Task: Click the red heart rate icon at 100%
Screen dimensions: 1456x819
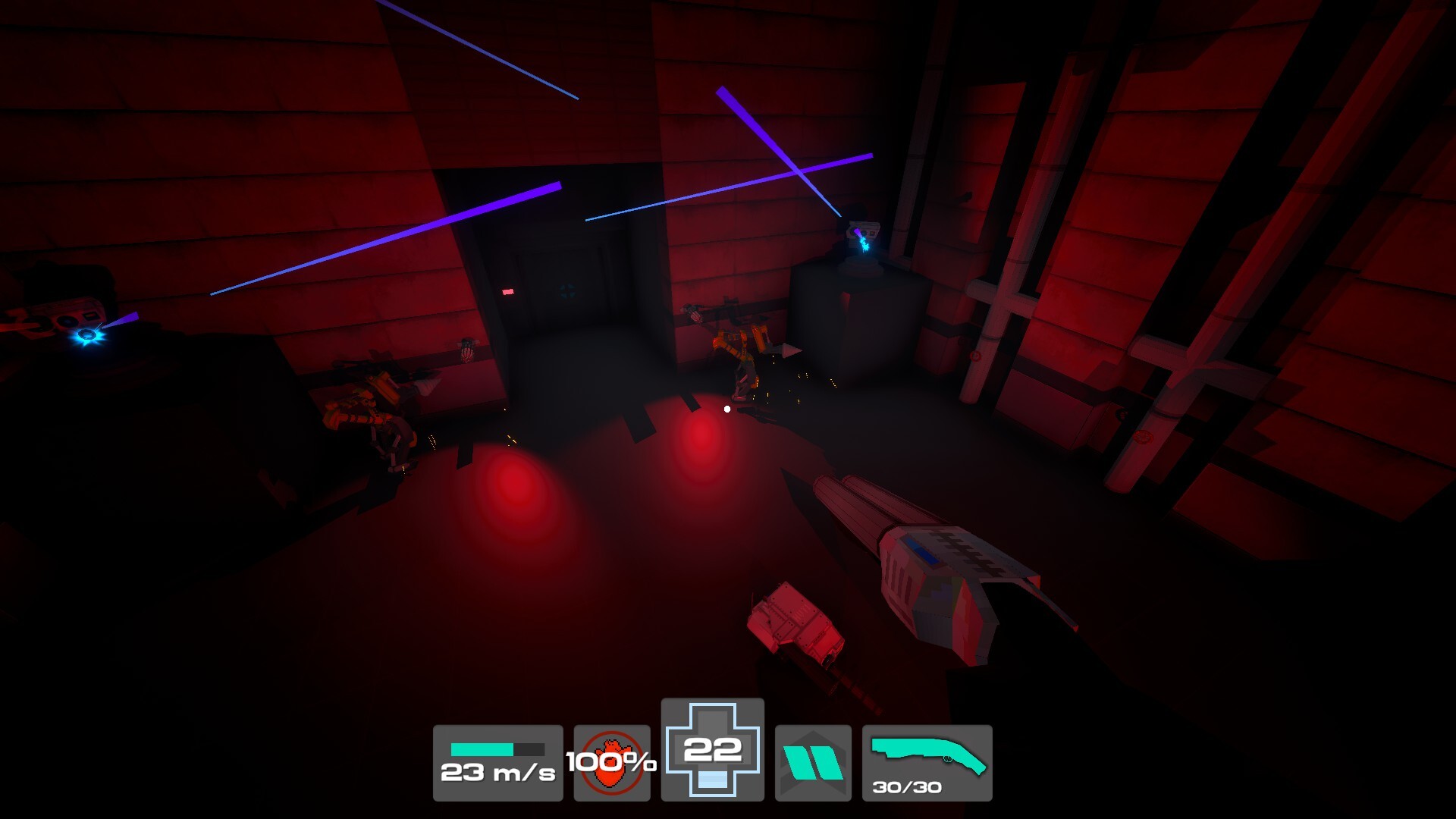Action: (612, 762)
